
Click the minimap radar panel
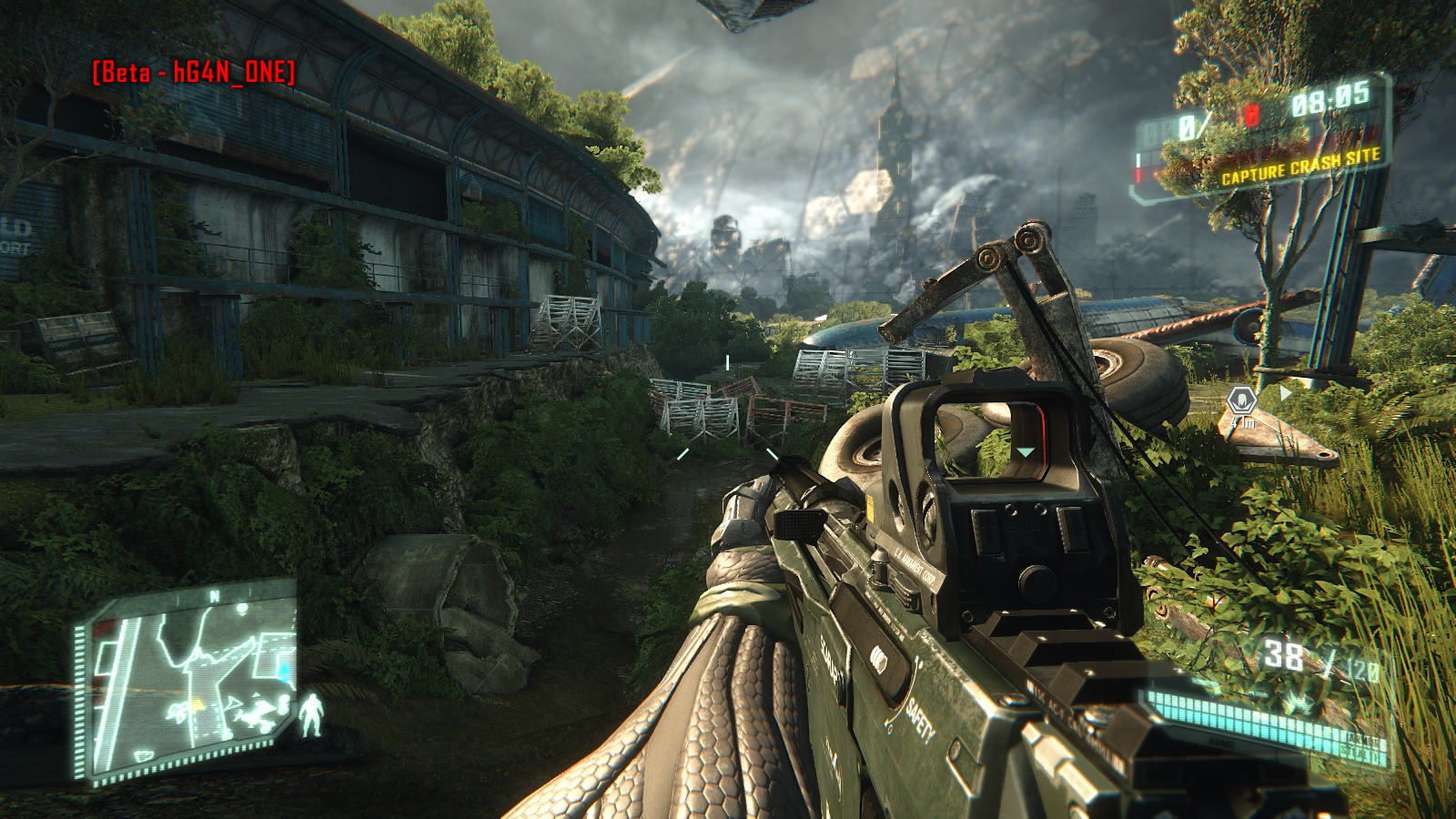coord(189,684)
